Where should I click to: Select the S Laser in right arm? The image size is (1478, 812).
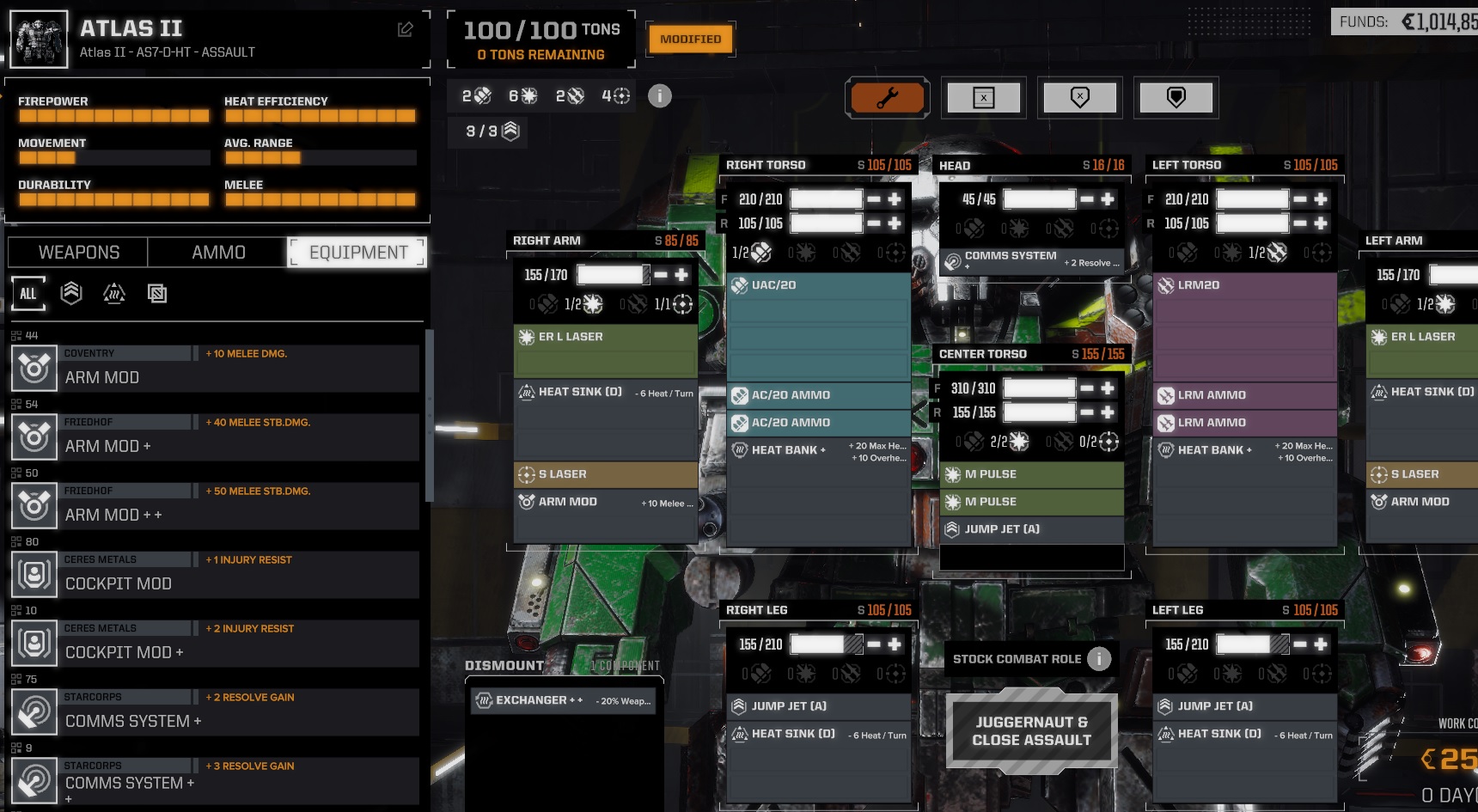605,474
